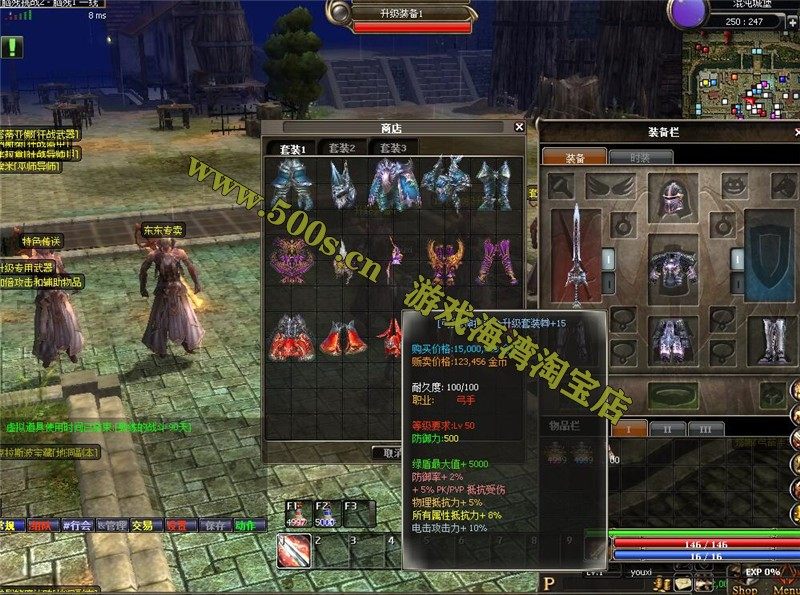Select the 套装1 shop tab
This screenshot has height=595, width=800.
tap(291, 147)
